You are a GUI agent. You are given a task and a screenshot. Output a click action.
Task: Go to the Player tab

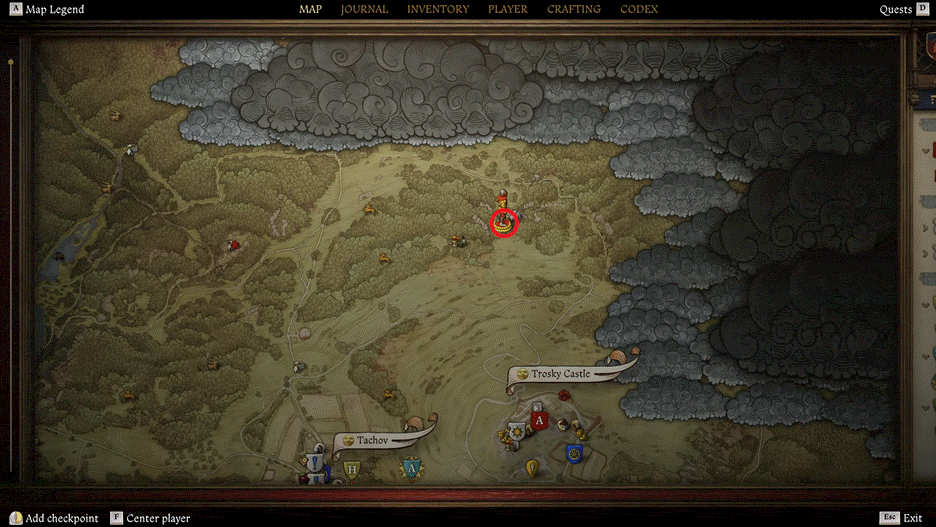(508, 10)
